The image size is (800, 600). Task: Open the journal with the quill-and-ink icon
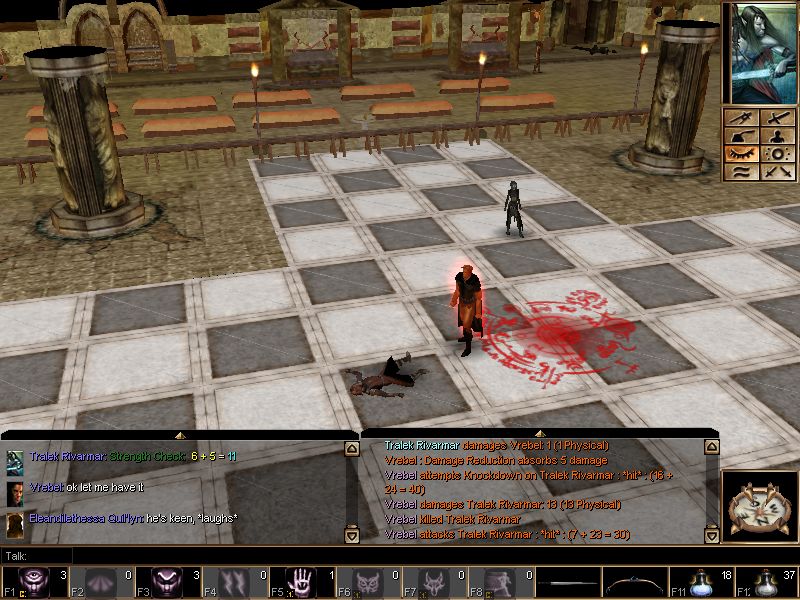tap(742, 136)
